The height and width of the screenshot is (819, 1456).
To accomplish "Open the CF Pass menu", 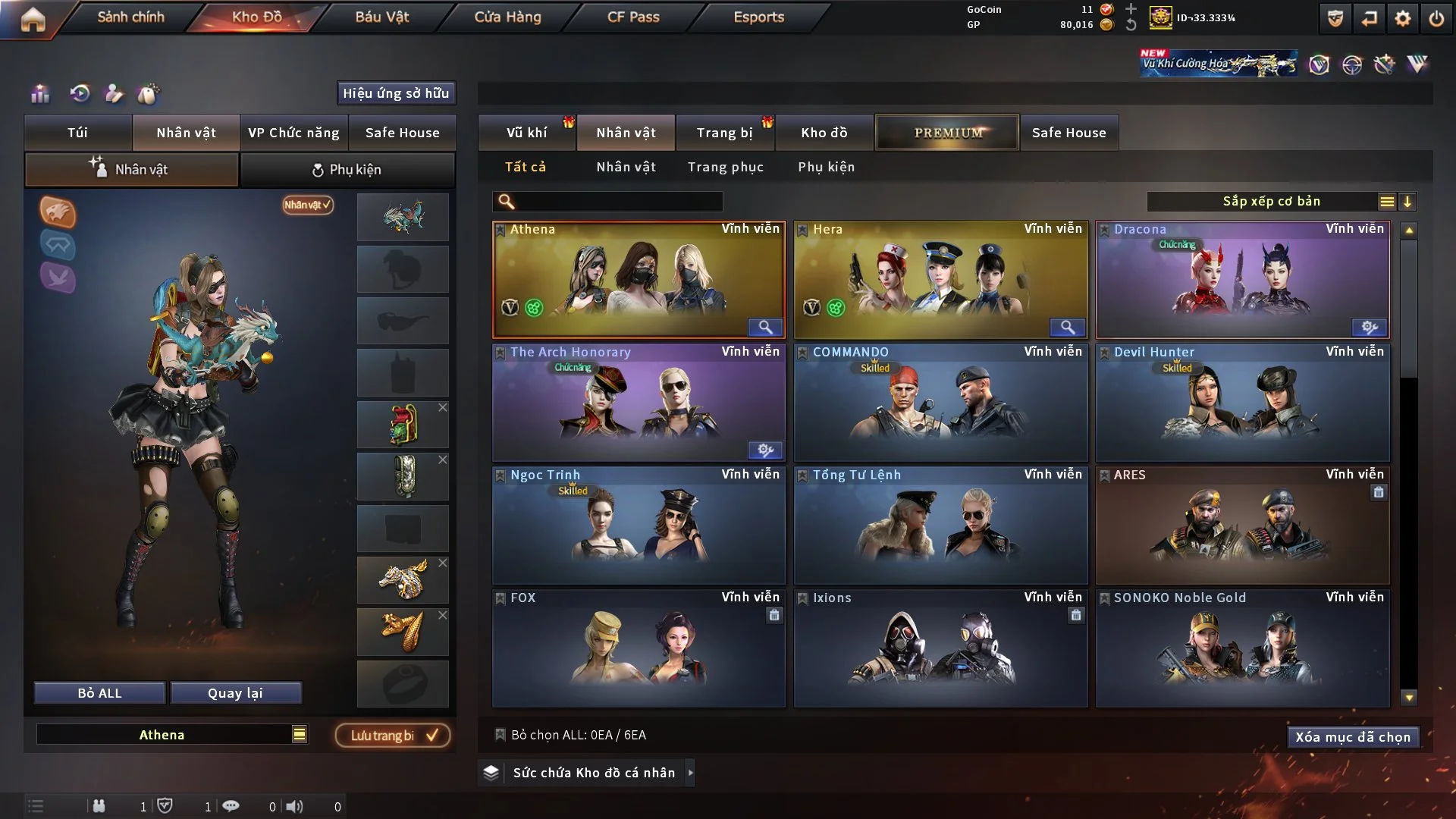I will pyautogui.click(x=633, y=17).
